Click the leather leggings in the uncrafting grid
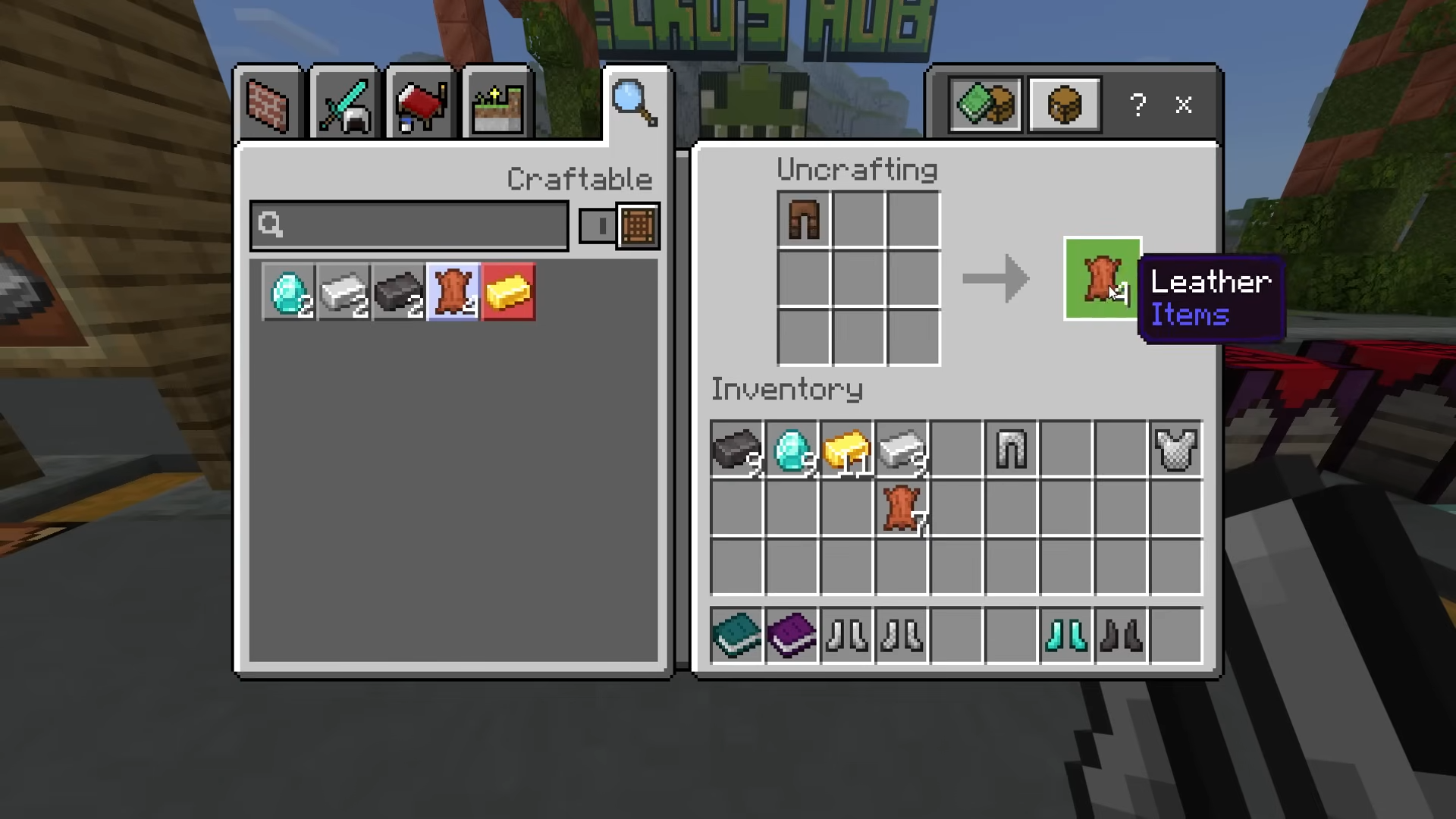The height and width of the screenshot is (819, 1456). [804, 219]
